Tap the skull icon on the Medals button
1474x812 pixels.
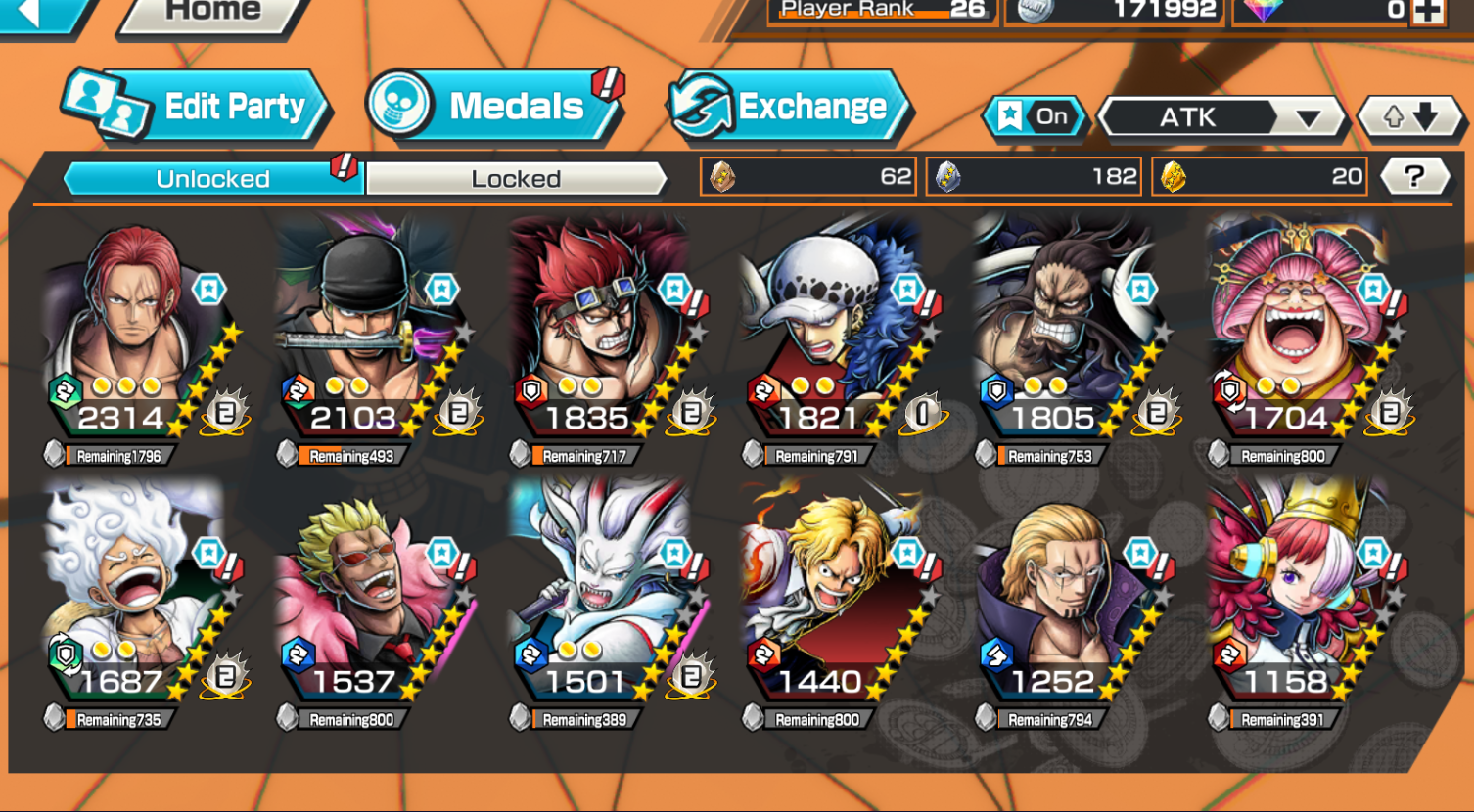click(398, 107)
